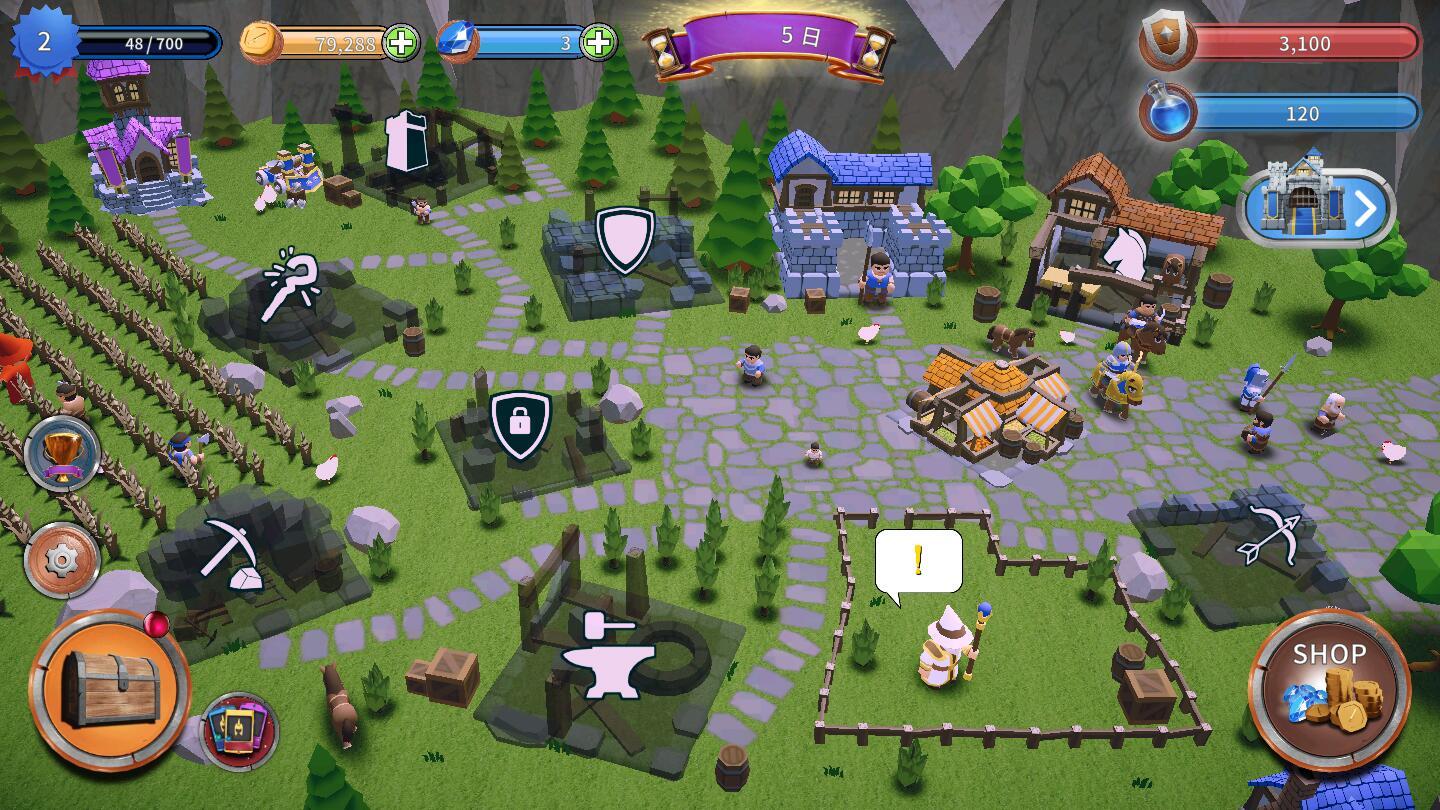Image resolution: width=1440 pixels, height=810 pixels.
Task: Select the pickaxe mine build site
Action: click(x=233, y=553)
